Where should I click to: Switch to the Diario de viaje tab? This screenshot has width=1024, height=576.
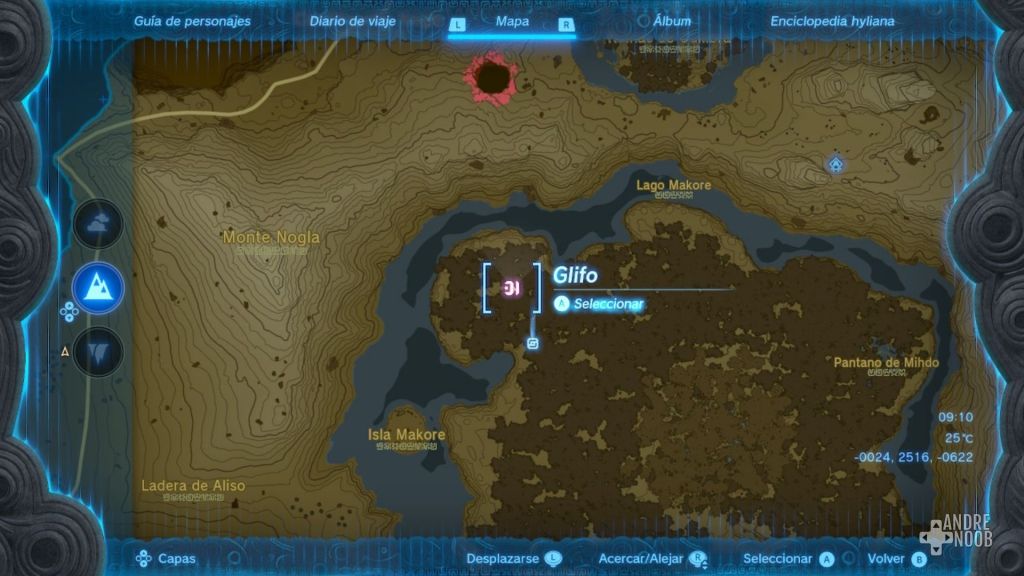point(352,21)
